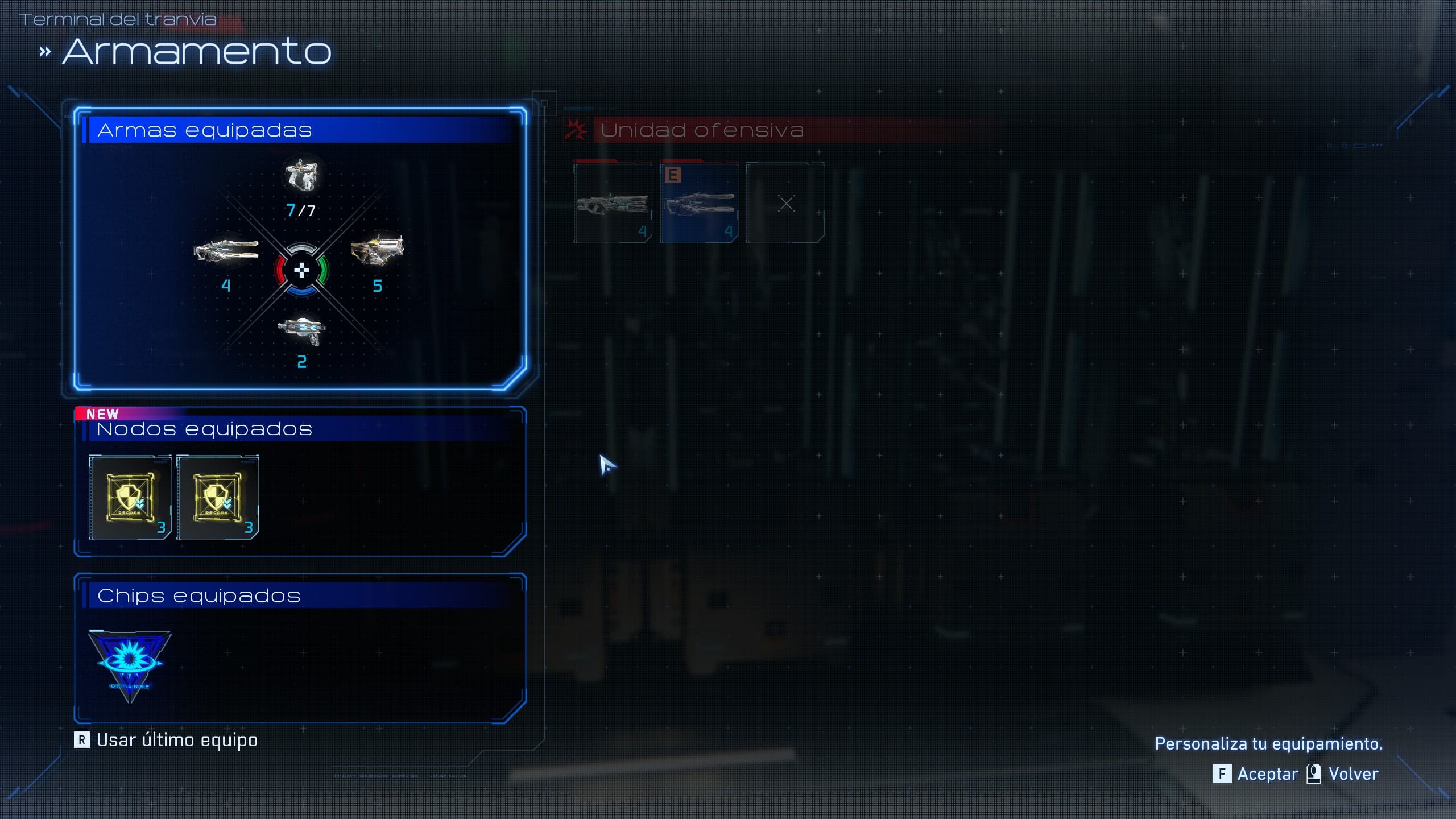Open the Chips equipados panel
The image size is (1456, 819).
click(198, 595)
